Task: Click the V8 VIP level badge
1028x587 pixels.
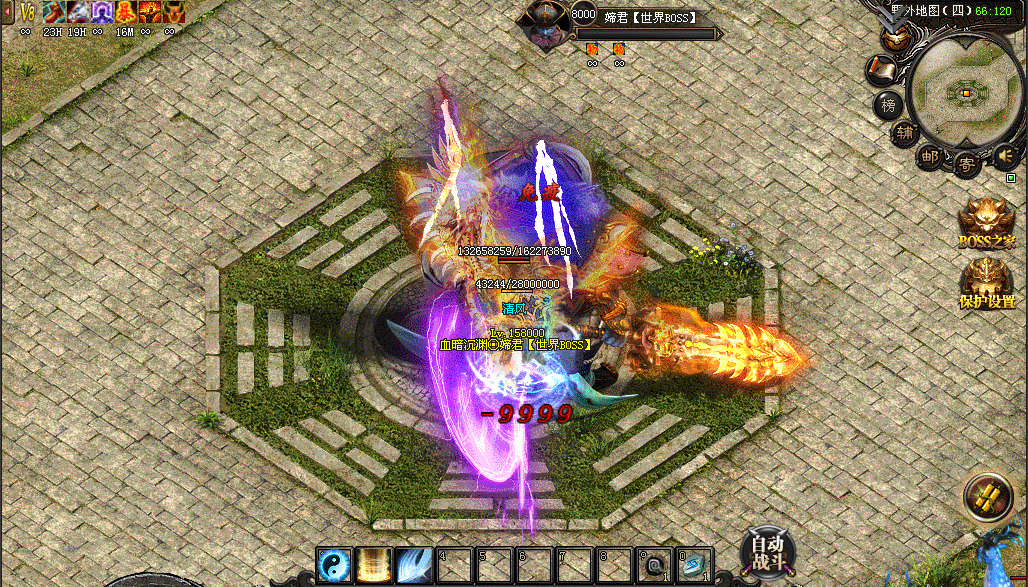Action: point(27,12)
